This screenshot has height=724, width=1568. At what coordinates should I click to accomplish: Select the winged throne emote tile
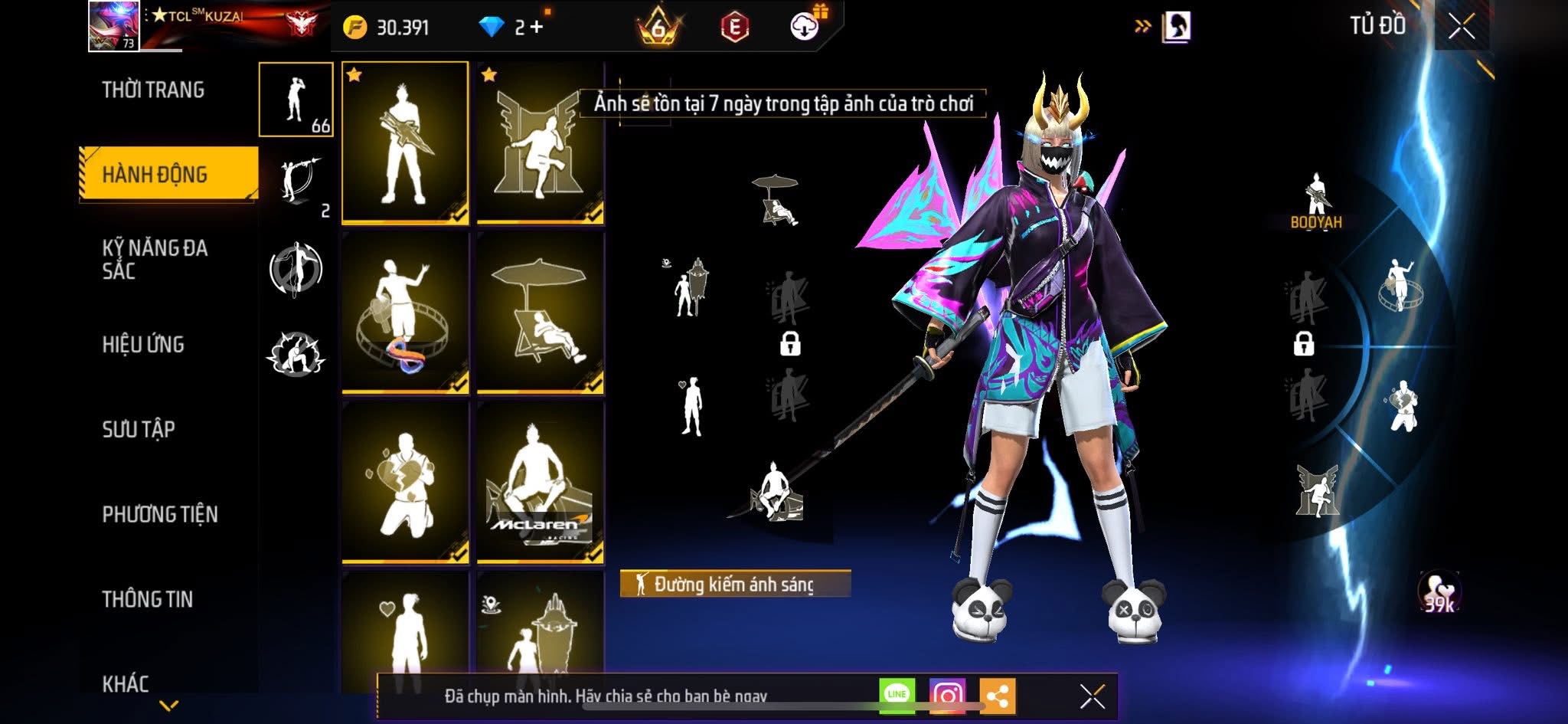coord(540,143)
